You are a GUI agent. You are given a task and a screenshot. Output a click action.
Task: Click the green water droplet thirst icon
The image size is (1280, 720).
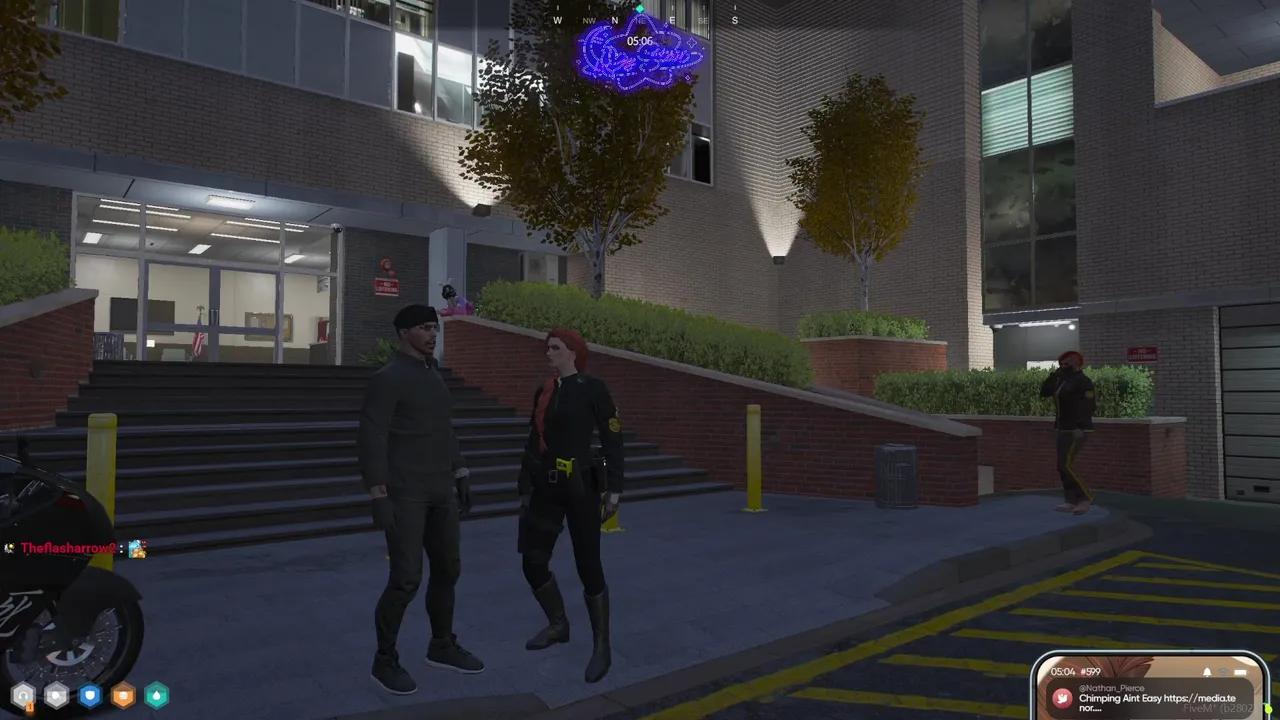(156, 694)
